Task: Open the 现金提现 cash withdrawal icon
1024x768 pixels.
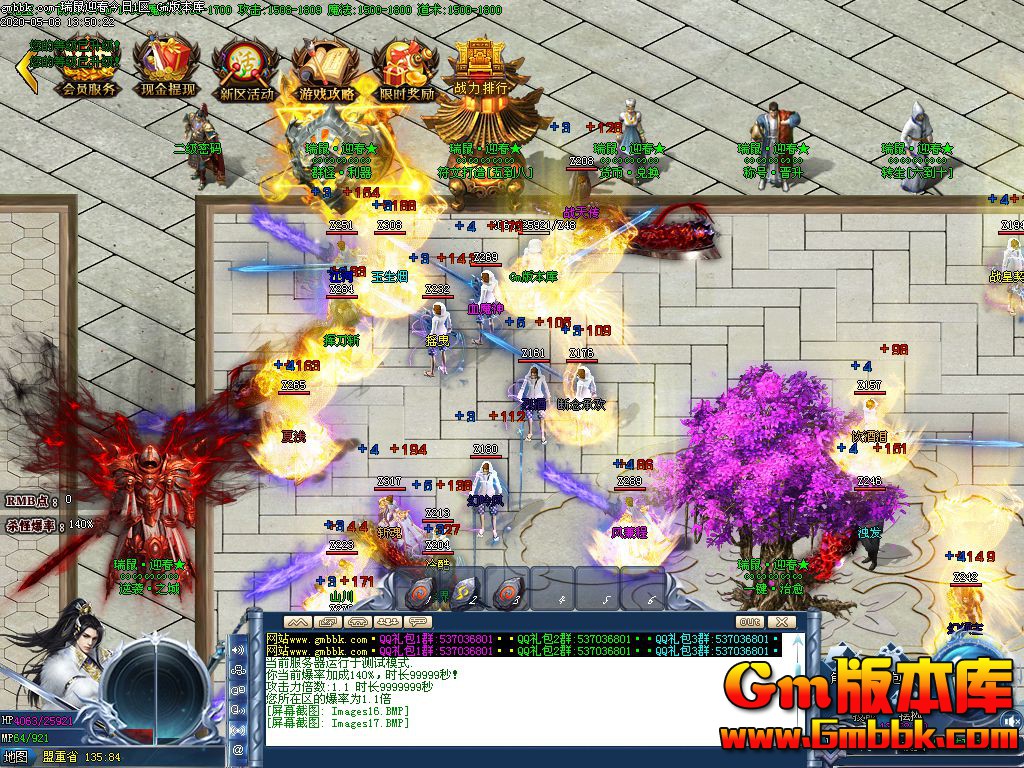Action: click(167, 68)
